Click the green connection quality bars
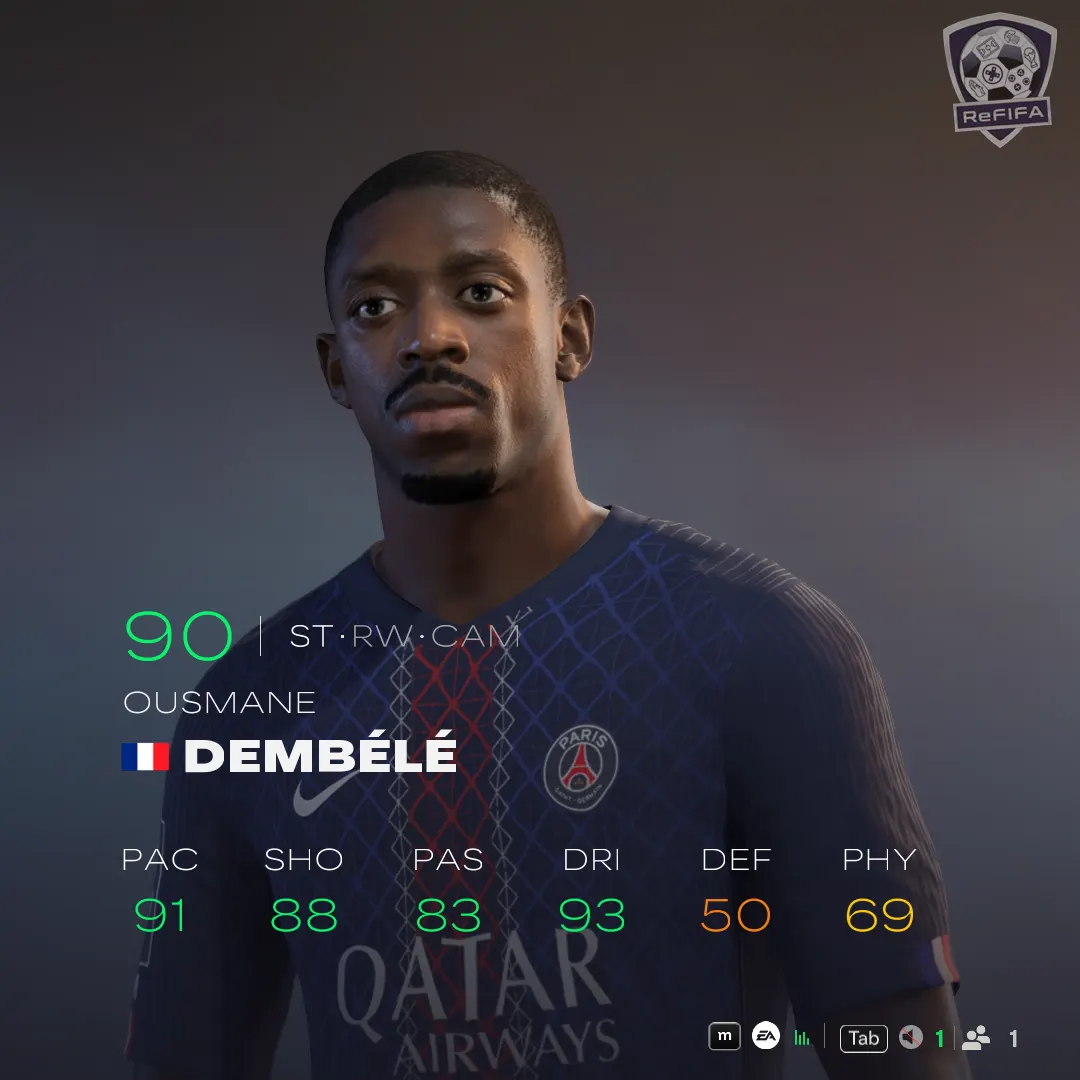The width and height of the screenshot is (1080, 1080). coord(802,1038)
